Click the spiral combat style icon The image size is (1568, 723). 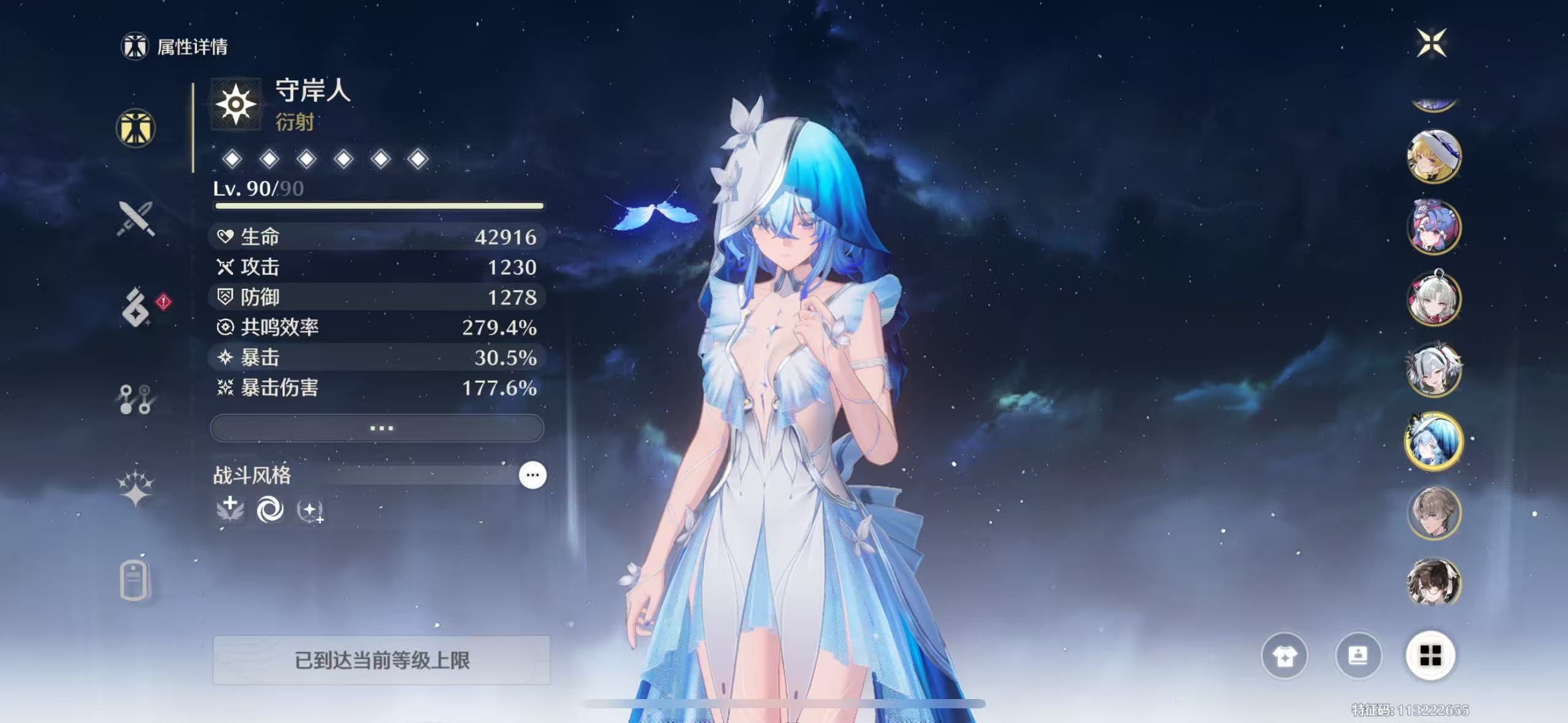pyautogui.click(x=270, y=510)
